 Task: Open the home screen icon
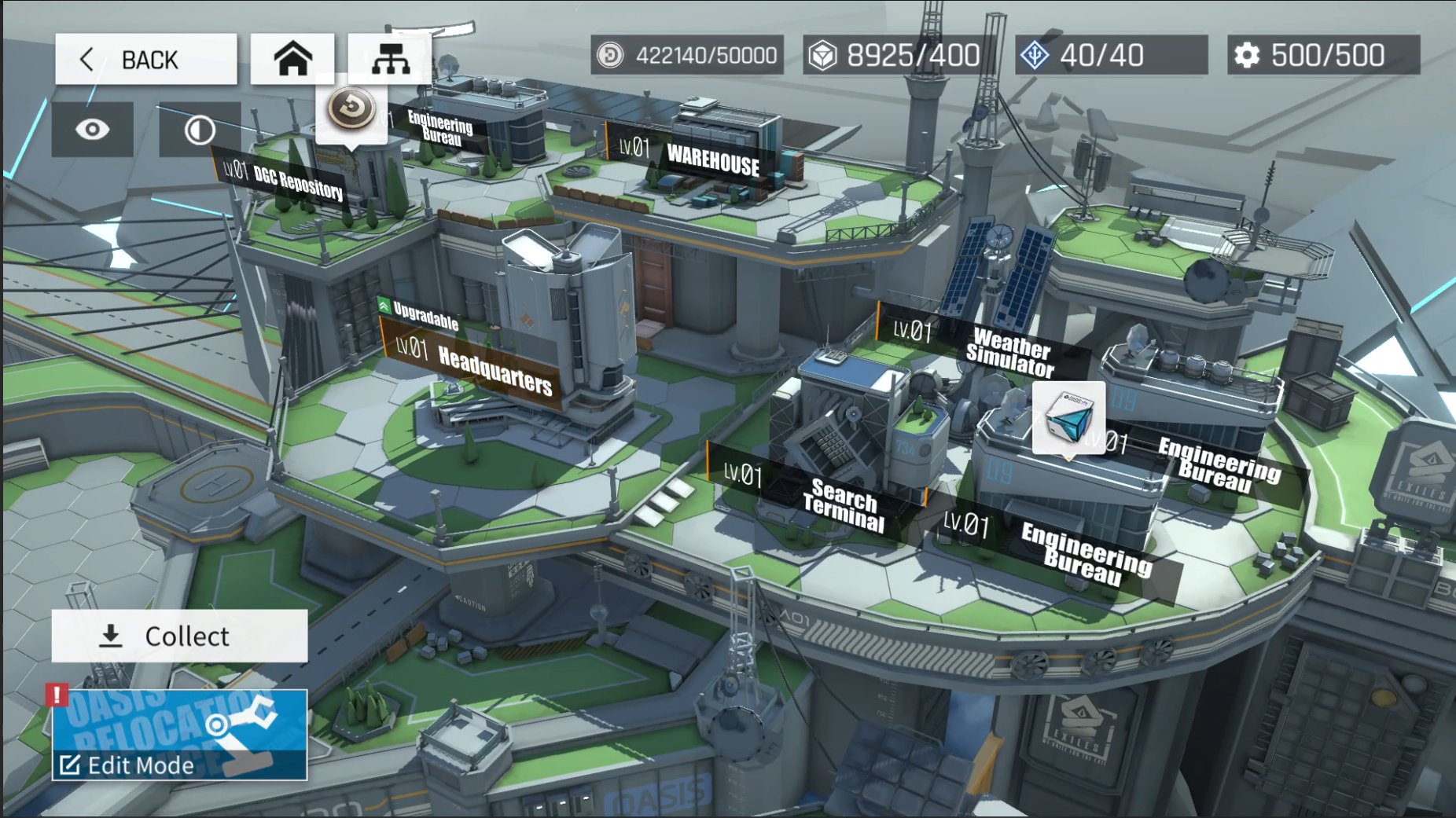click(x=292, y=59)
